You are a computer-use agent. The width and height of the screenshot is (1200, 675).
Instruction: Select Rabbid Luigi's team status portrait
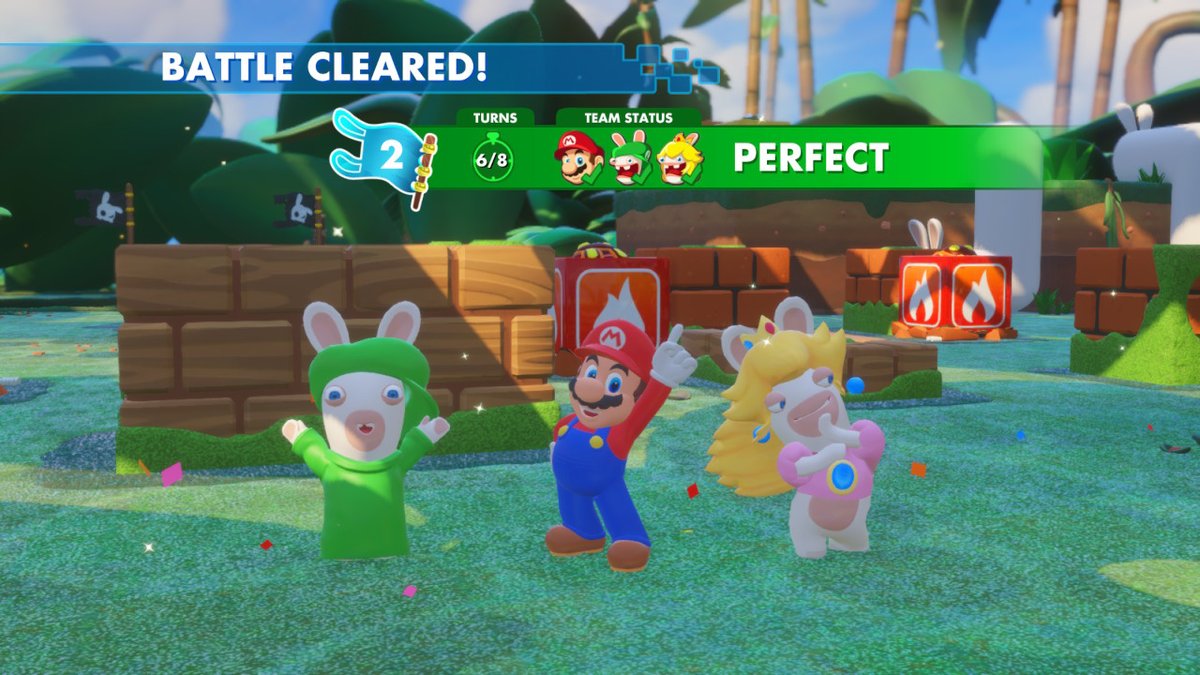click(x=631, y=158)
